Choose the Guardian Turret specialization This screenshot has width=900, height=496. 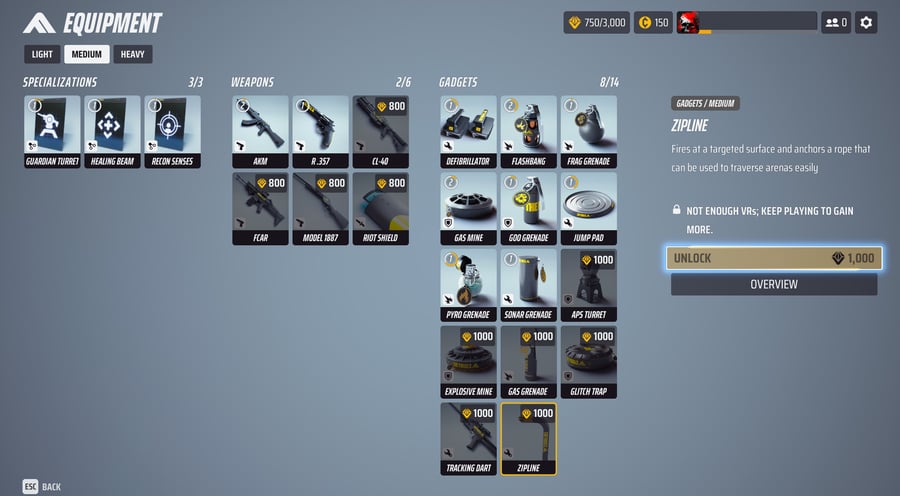(52, 131)
